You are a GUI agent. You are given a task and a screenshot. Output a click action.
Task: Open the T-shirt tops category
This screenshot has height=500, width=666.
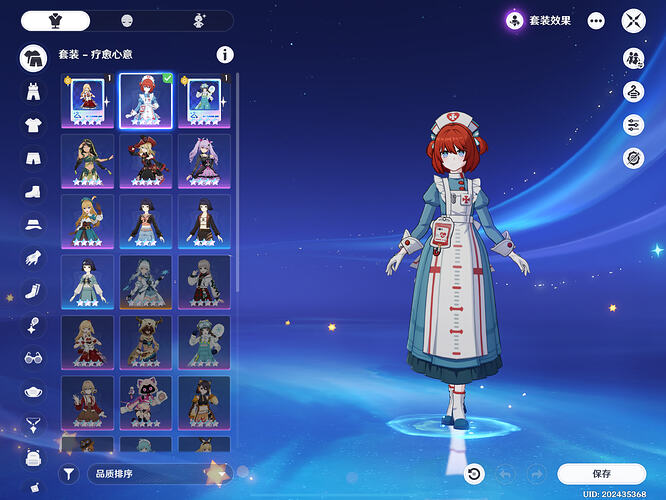34,125
